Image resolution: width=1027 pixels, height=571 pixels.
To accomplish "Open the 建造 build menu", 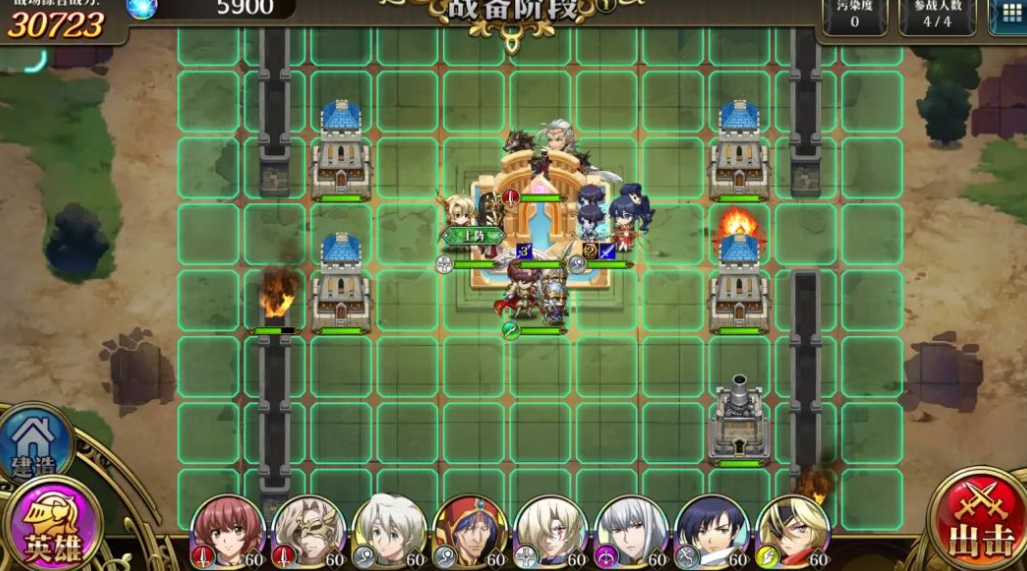I will [36, 442].
